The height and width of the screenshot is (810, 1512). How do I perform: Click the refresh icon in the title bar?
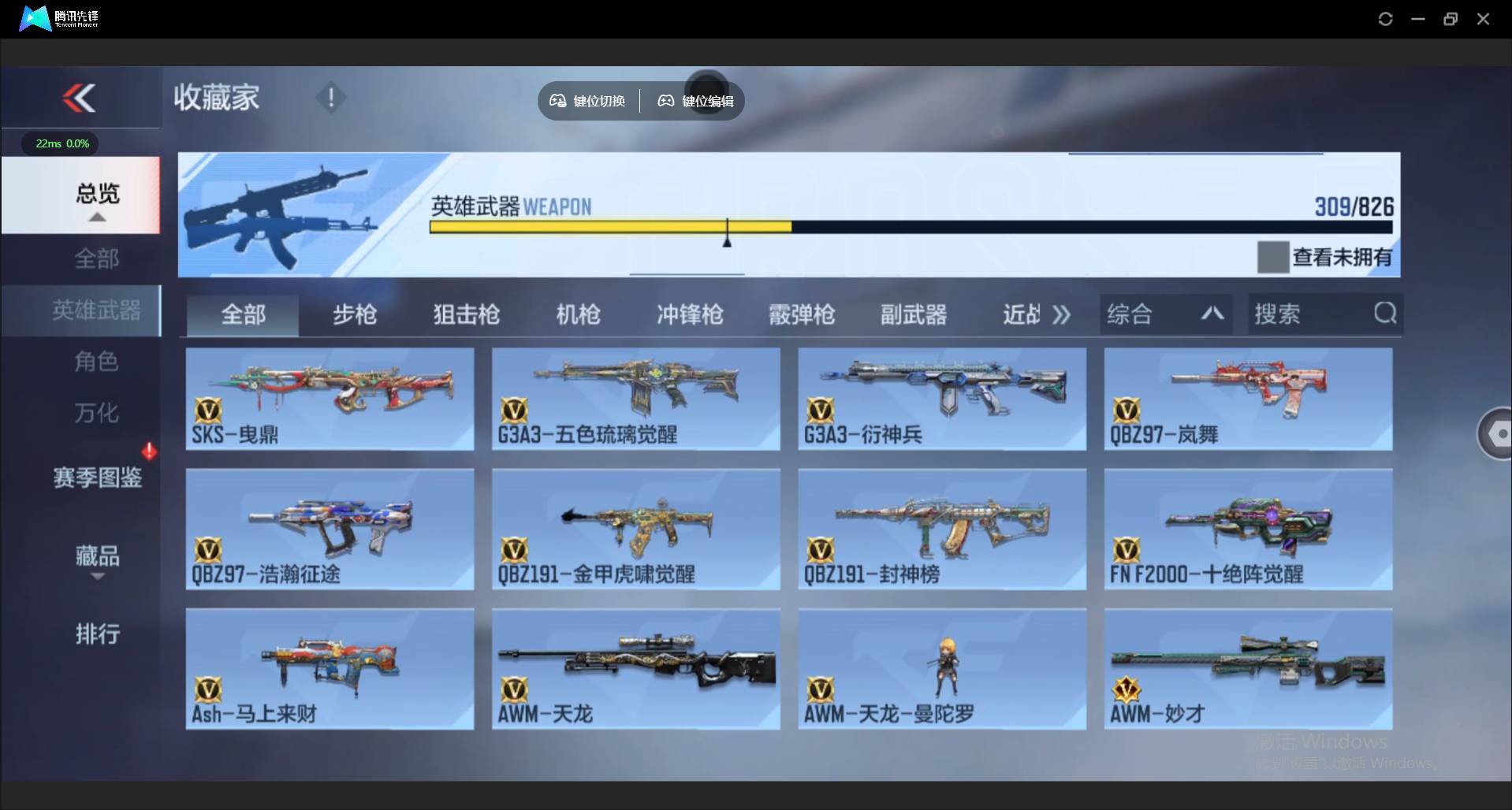[1386, 18]
